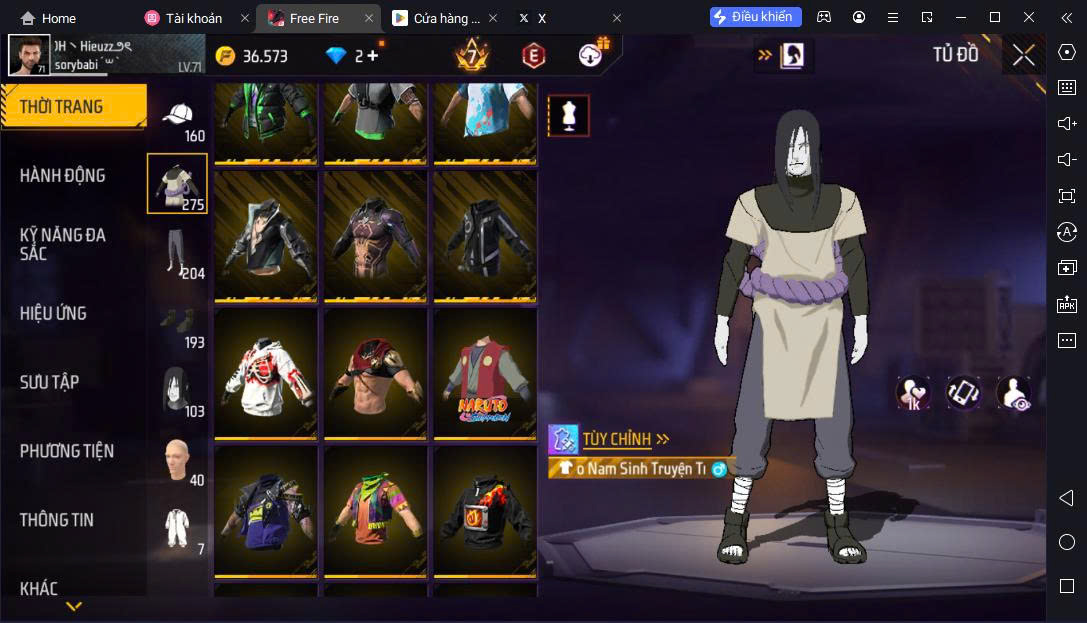
Task: Open the player profile avatar
Action: 29,56
